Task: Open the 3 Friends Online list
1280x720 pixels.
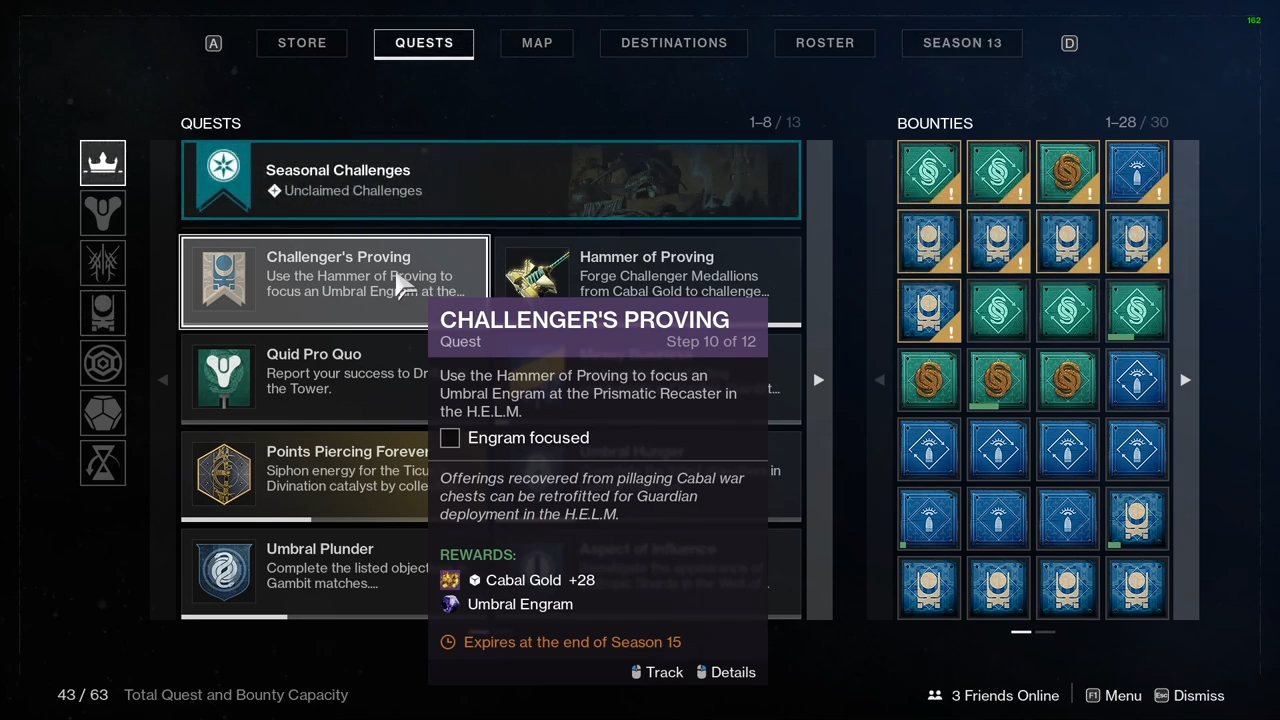Action: pyautogui.click(x=993, y=696)
